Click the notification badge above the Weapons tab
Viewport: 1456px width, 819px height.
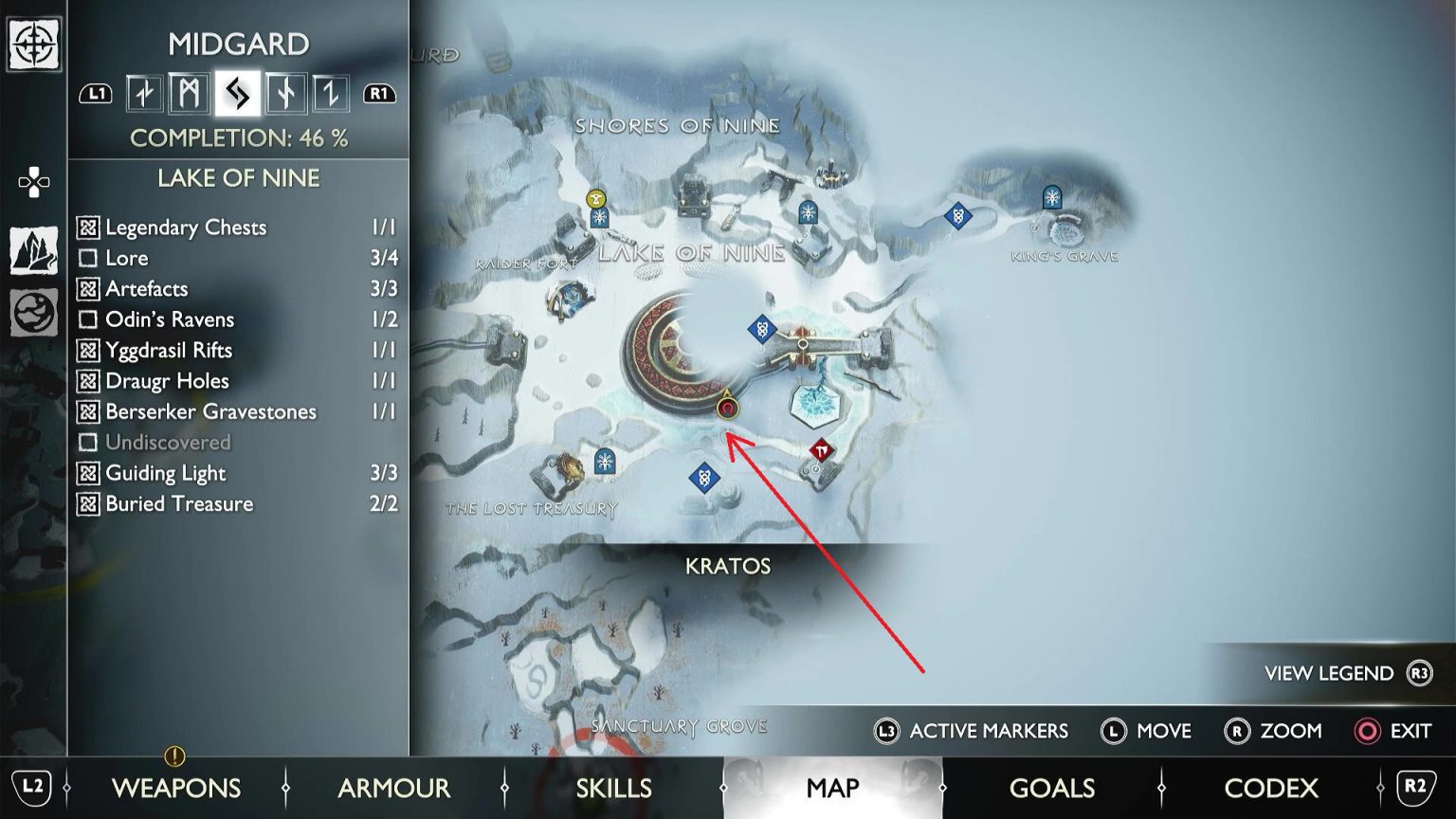point(175,756)
